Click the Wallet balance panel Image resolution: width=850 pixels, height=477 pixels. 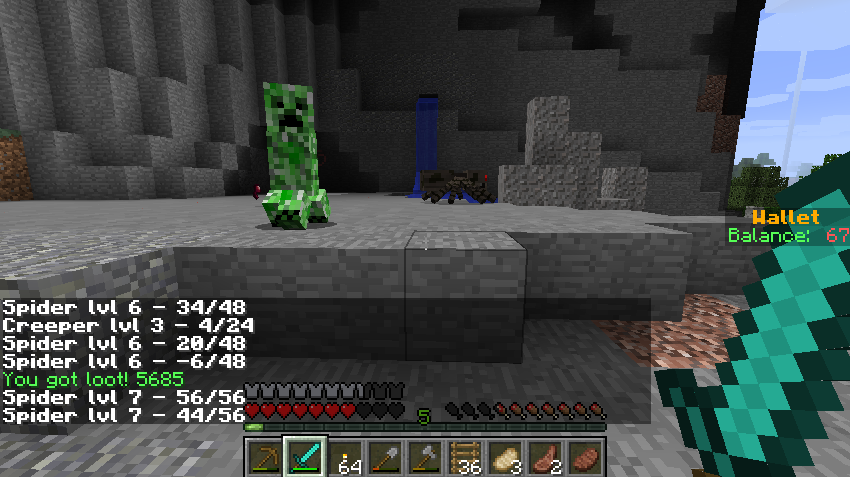tap(788, 227)
